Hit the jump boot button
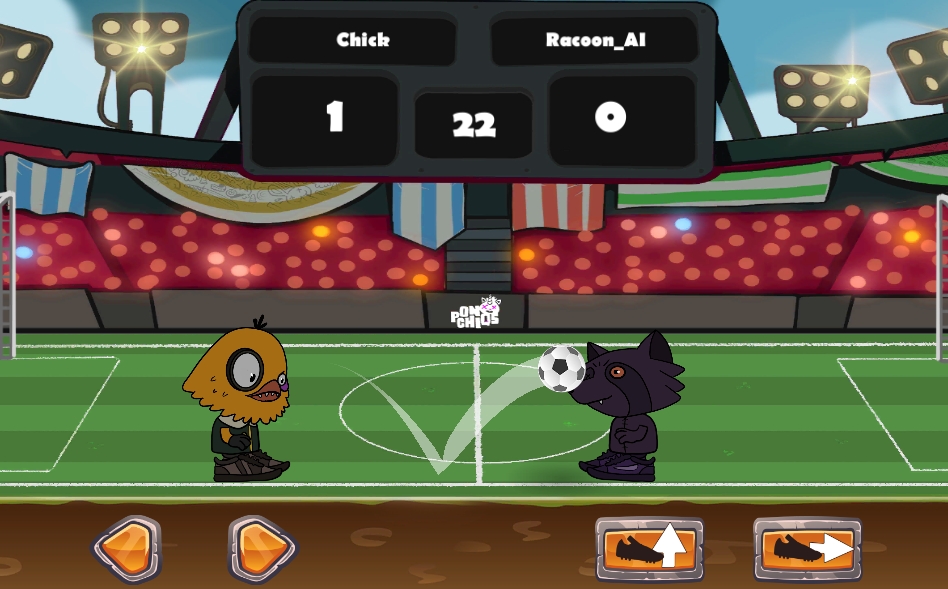 (x=649, y=549)
